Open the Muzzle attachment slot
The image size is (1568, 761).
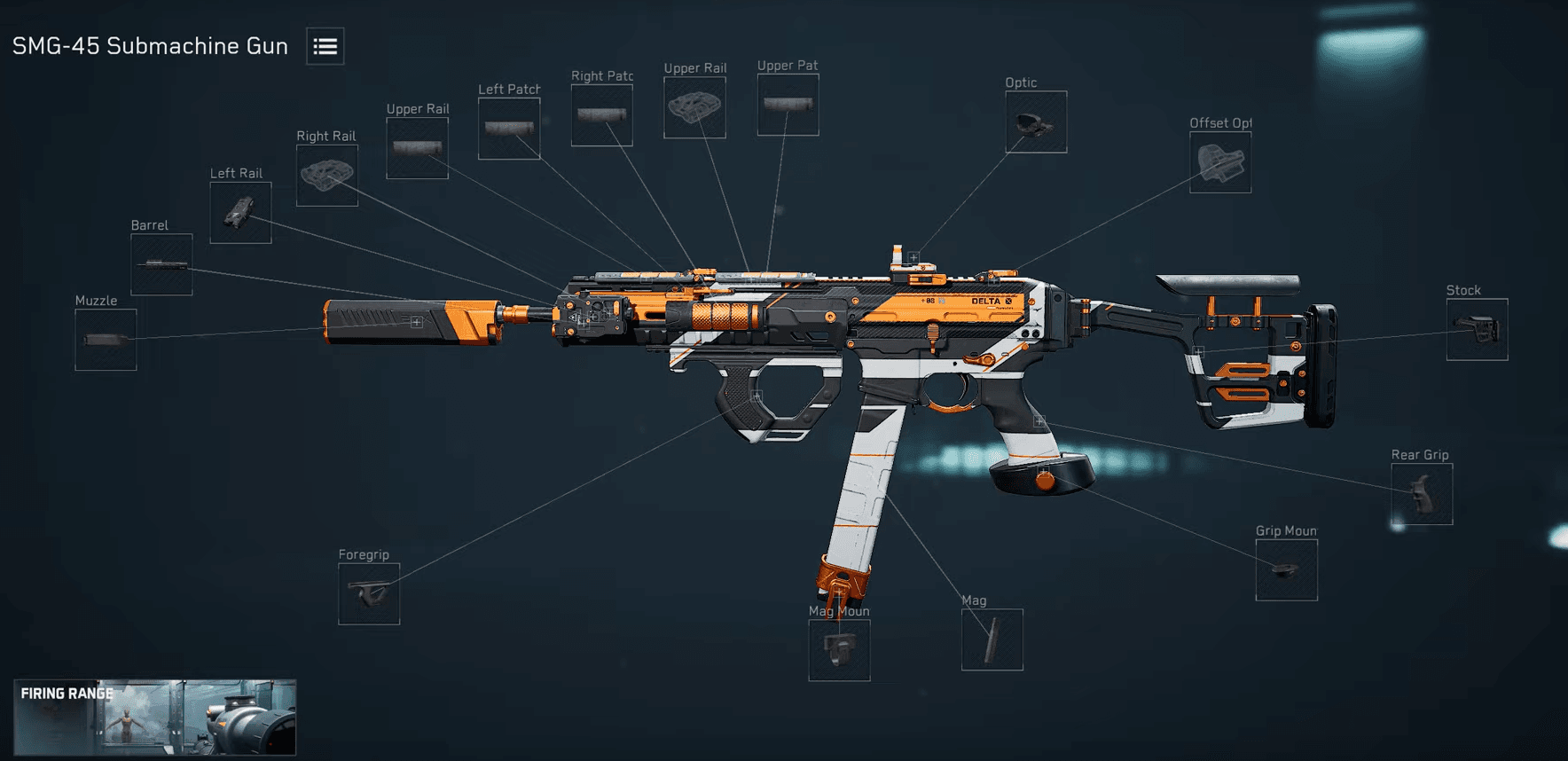coord(105,341)
